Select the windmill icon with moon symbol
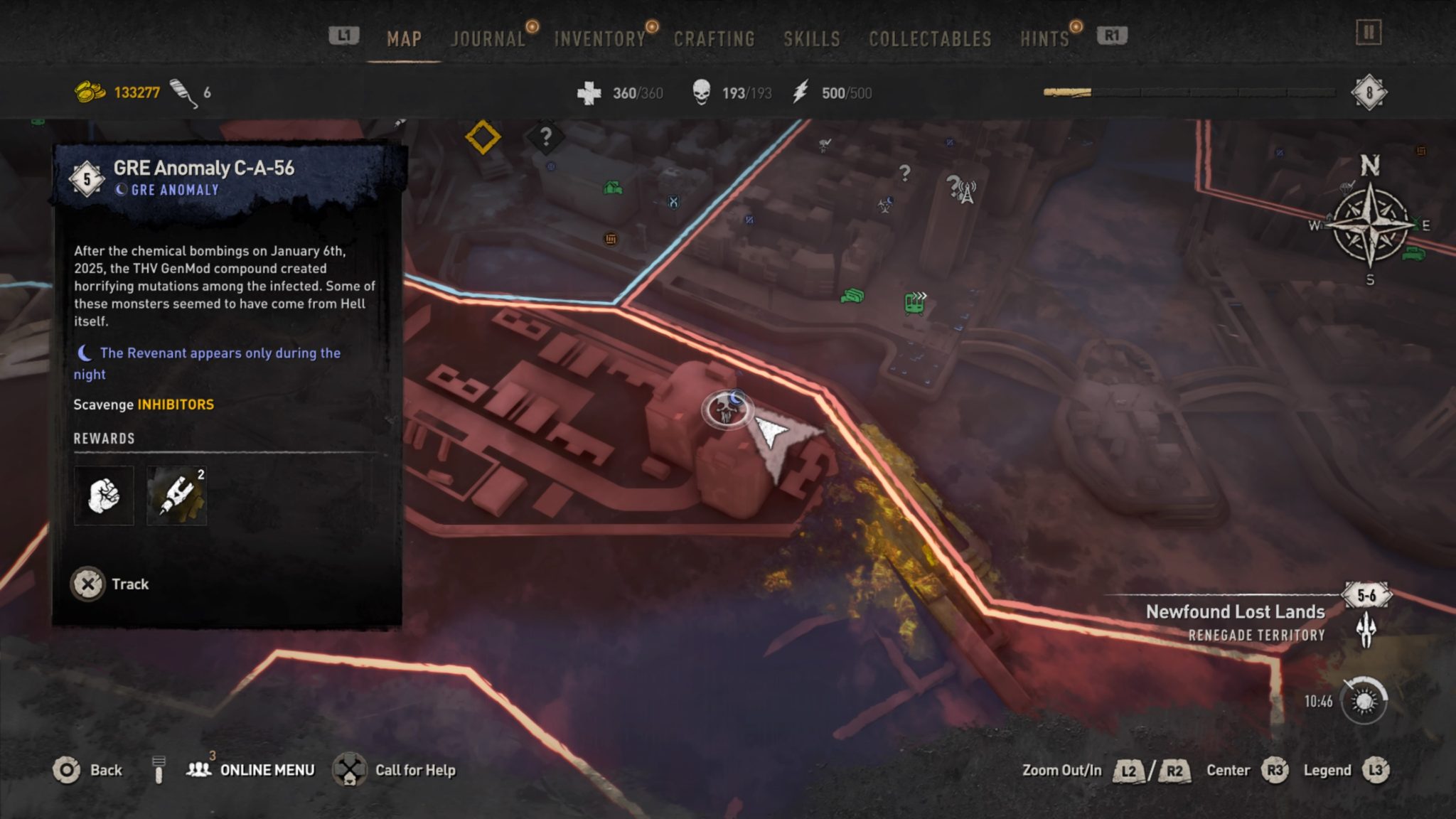This screenshot has height=819, width=1456. point(886,205)
